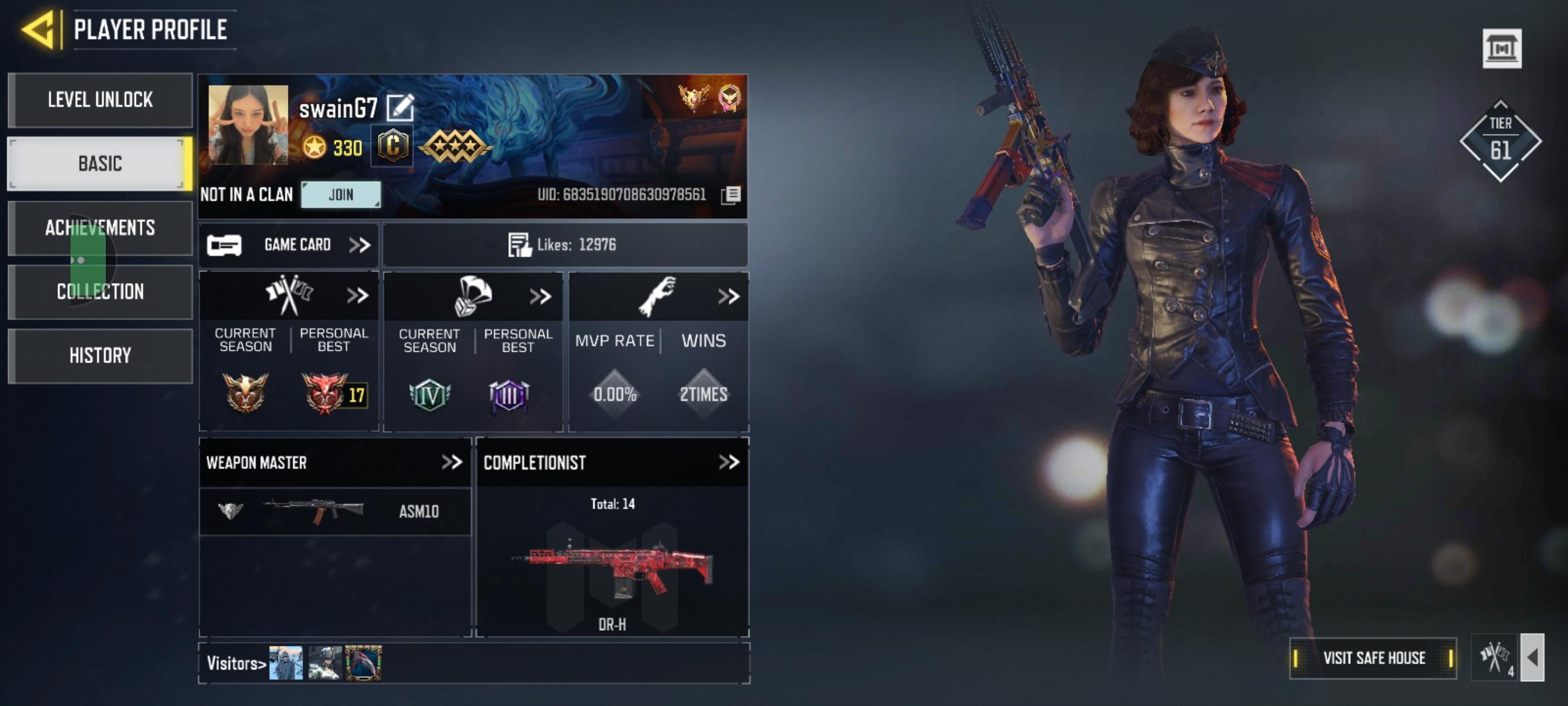Open the Completionist details
This screenshot has height=706, width=1568.
point(728,463)
